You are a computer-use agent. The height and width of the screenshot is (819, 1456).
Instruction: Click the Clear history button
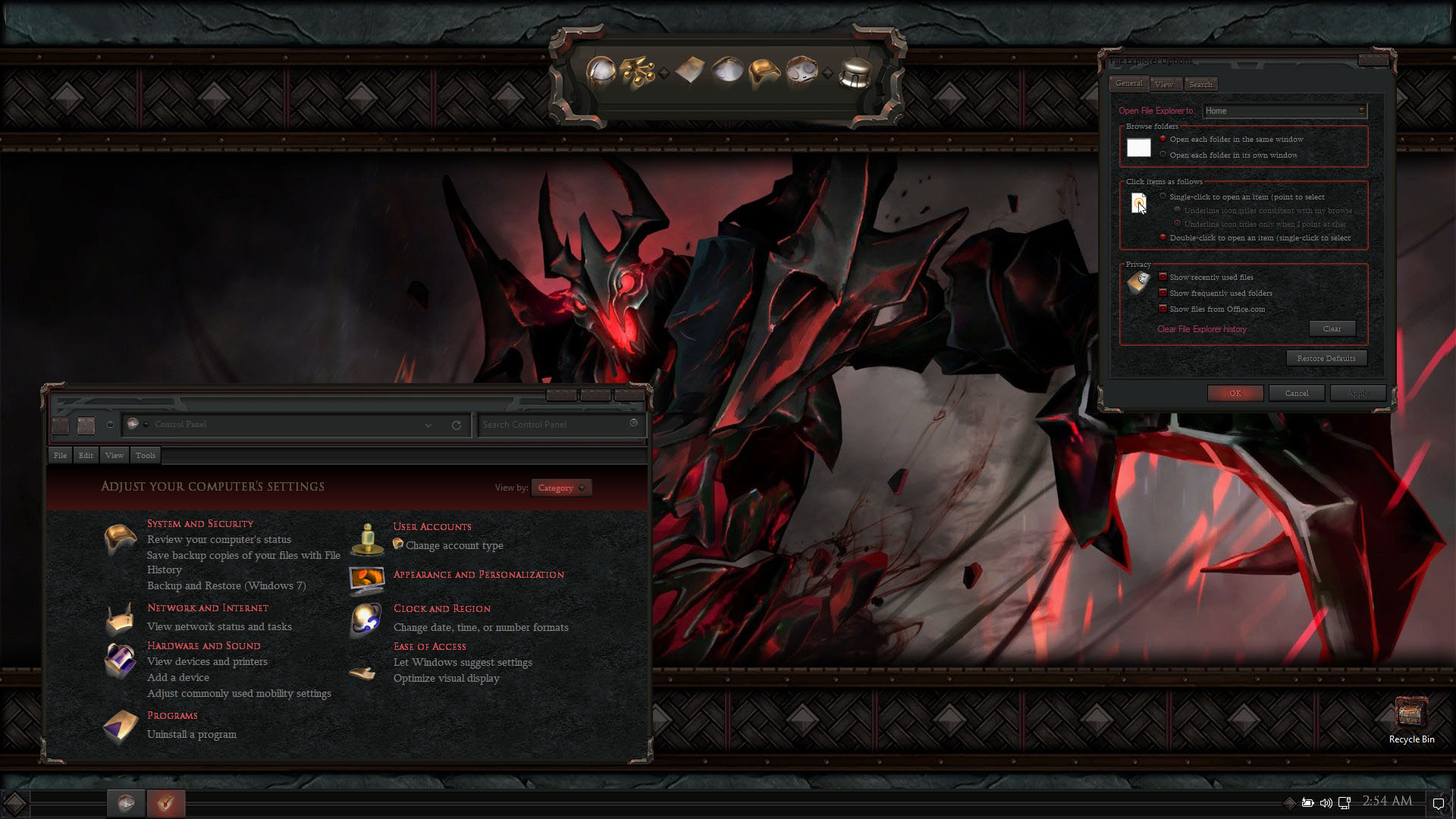[x=1332, y=328]
